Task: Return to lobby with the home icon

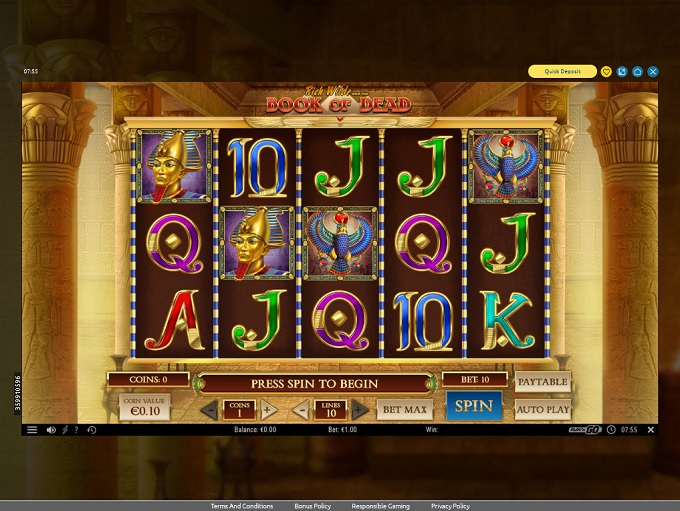Action: tap(637, 72)
